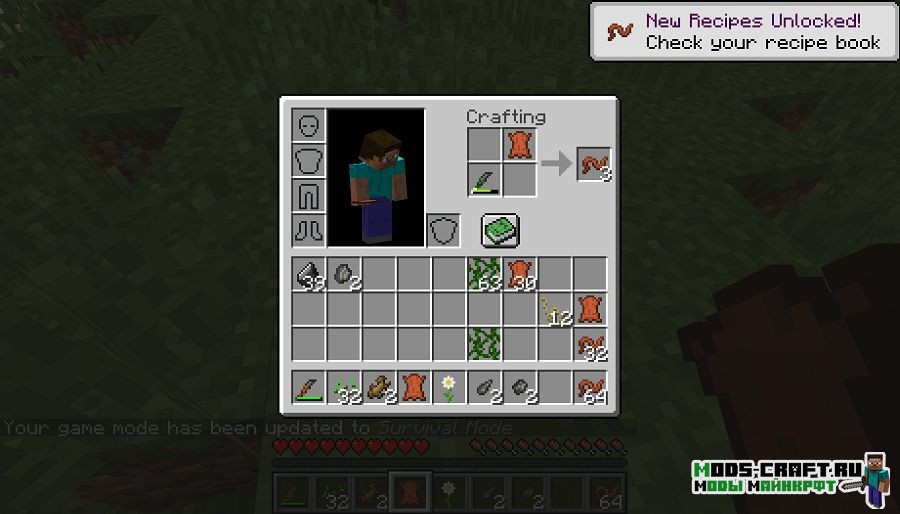Pick up the stack of 32 seeds

344,387
